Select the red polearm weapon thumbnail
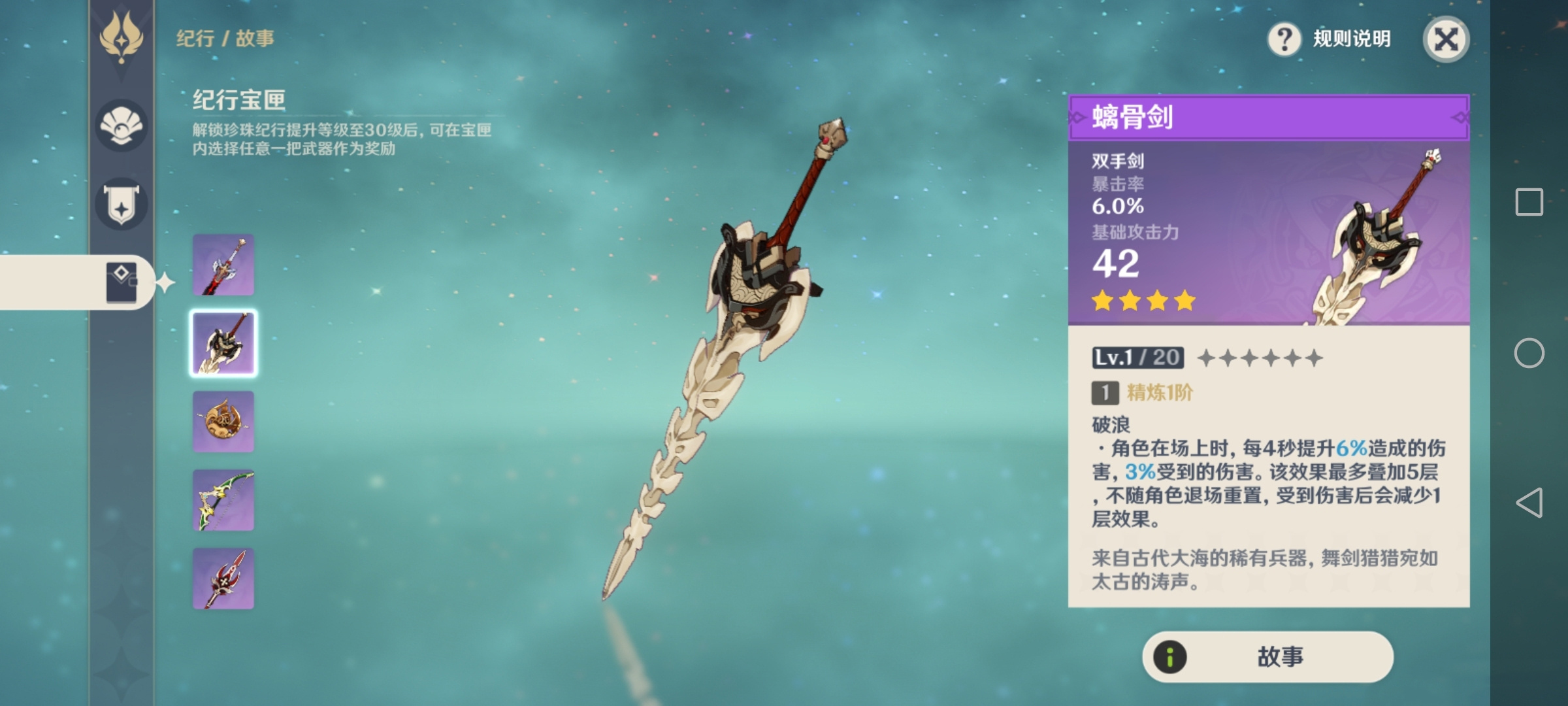 point(223,579)
